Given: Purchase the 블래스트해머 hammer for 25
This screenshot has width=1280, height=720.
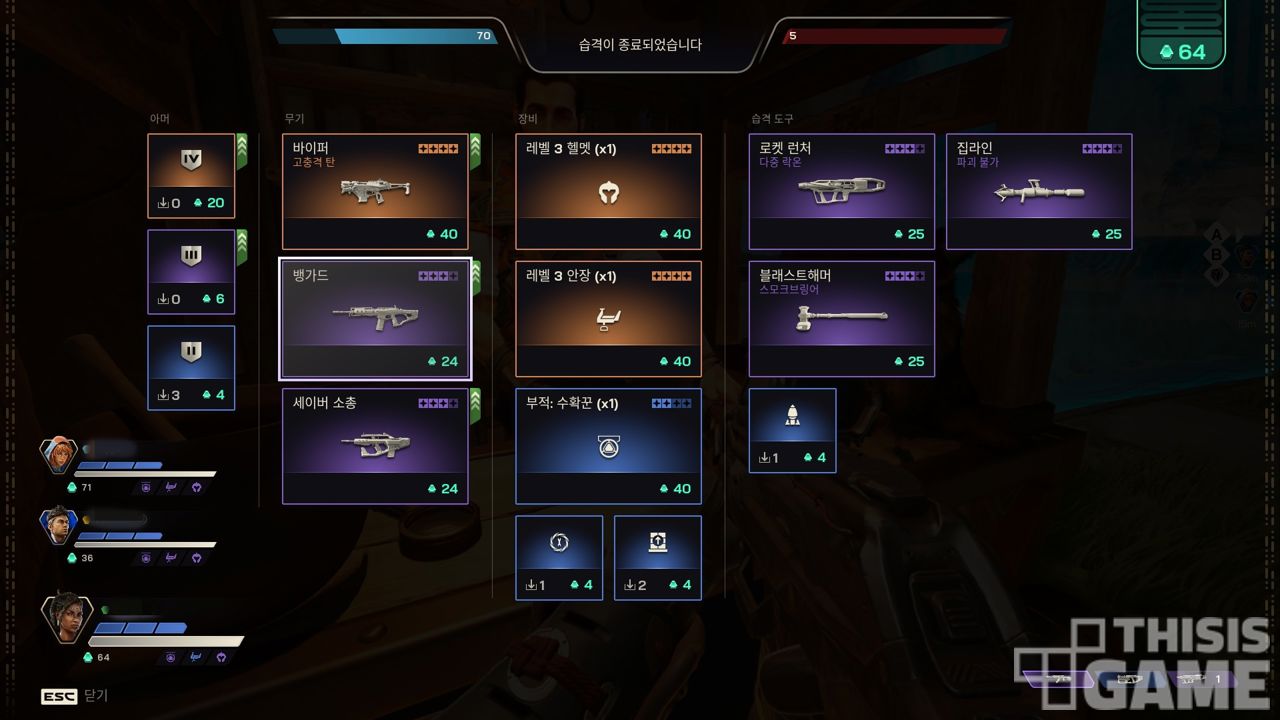Looking at the screenshot, I should point(841,319).
